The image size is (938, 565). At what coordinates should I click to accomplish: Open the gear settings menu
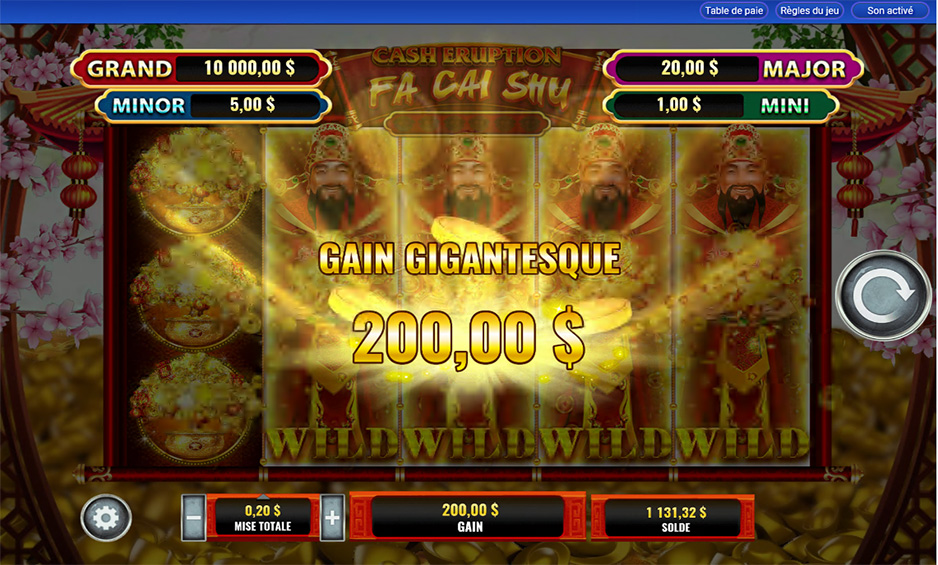[x=106, y=519]
